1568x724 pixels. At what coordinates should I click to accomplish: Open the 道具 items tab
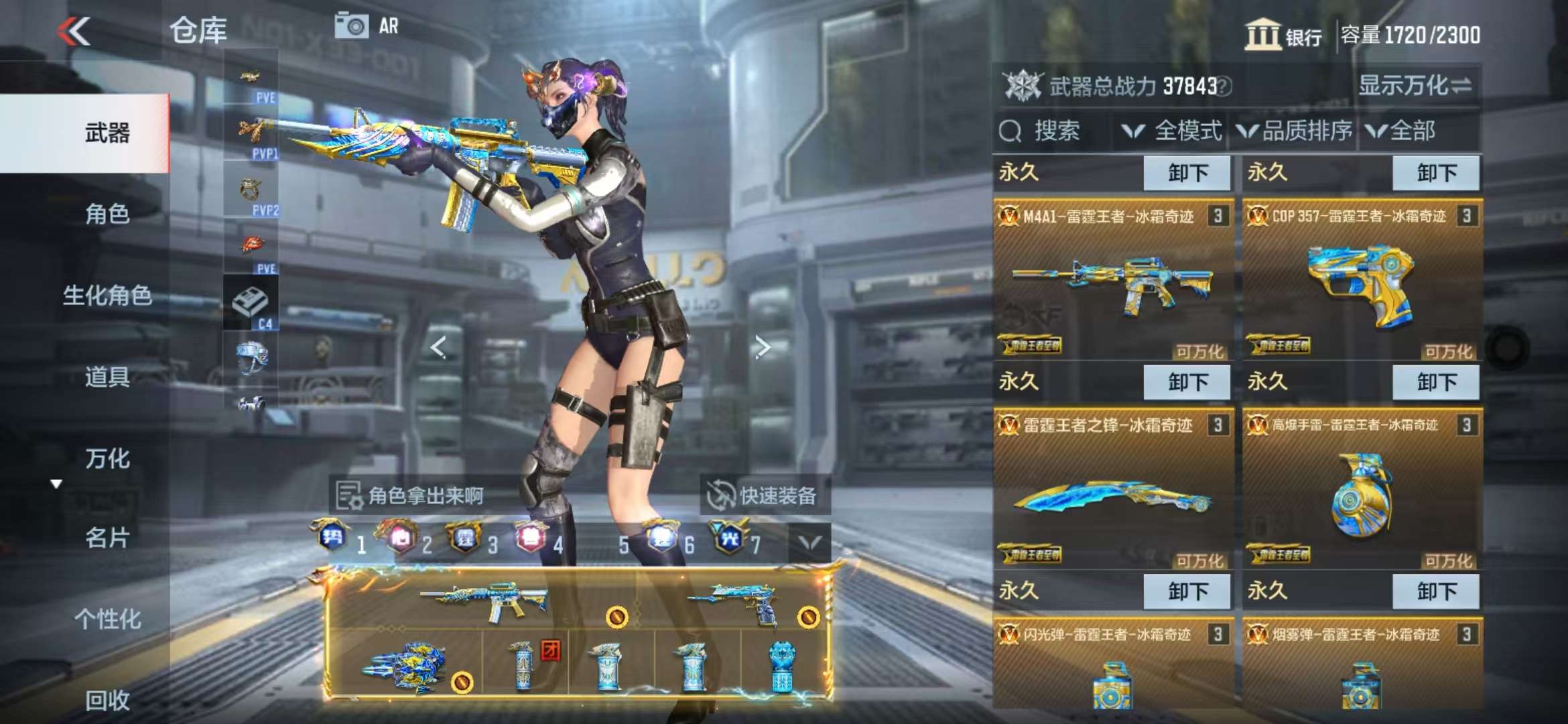[107, 377]
